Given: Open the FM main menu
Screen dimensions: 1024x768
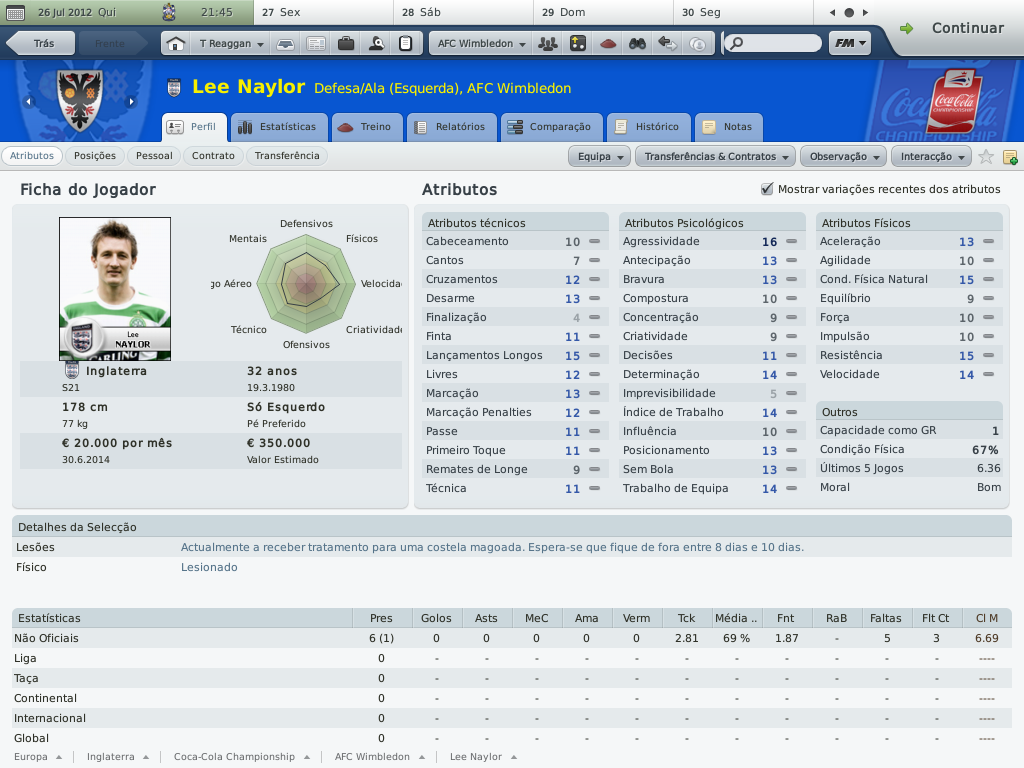Looking at the screenshot, I should 849,44.
